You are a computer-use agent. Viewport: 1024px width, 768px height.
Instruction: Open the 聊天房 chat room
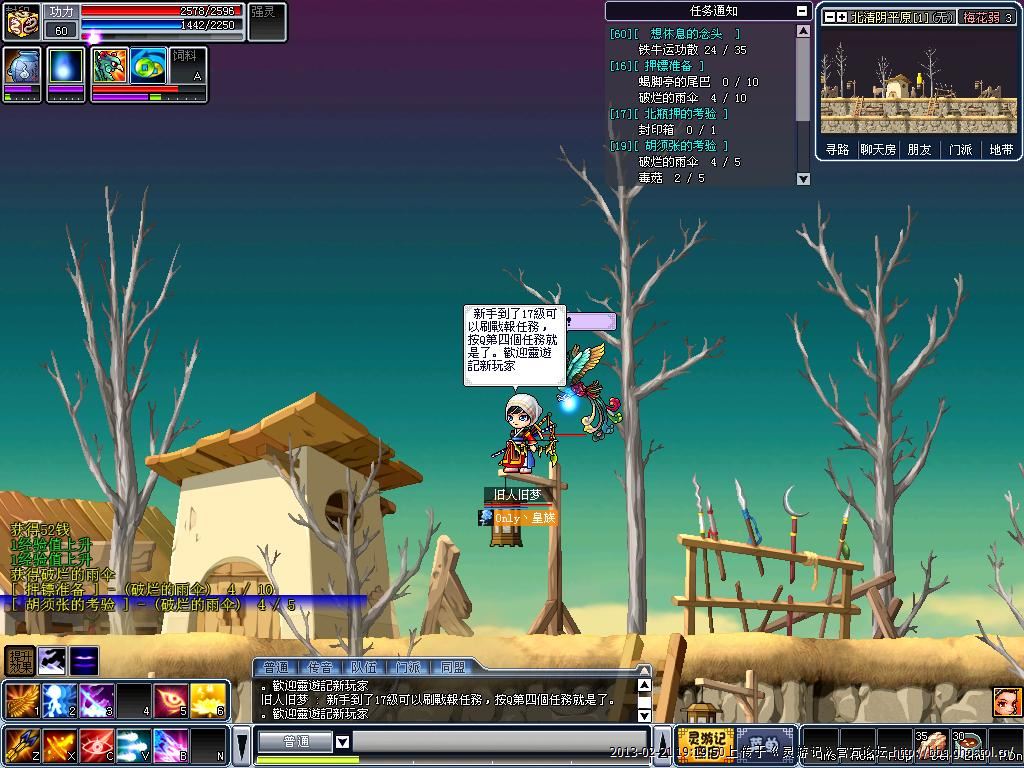(878, 149)
